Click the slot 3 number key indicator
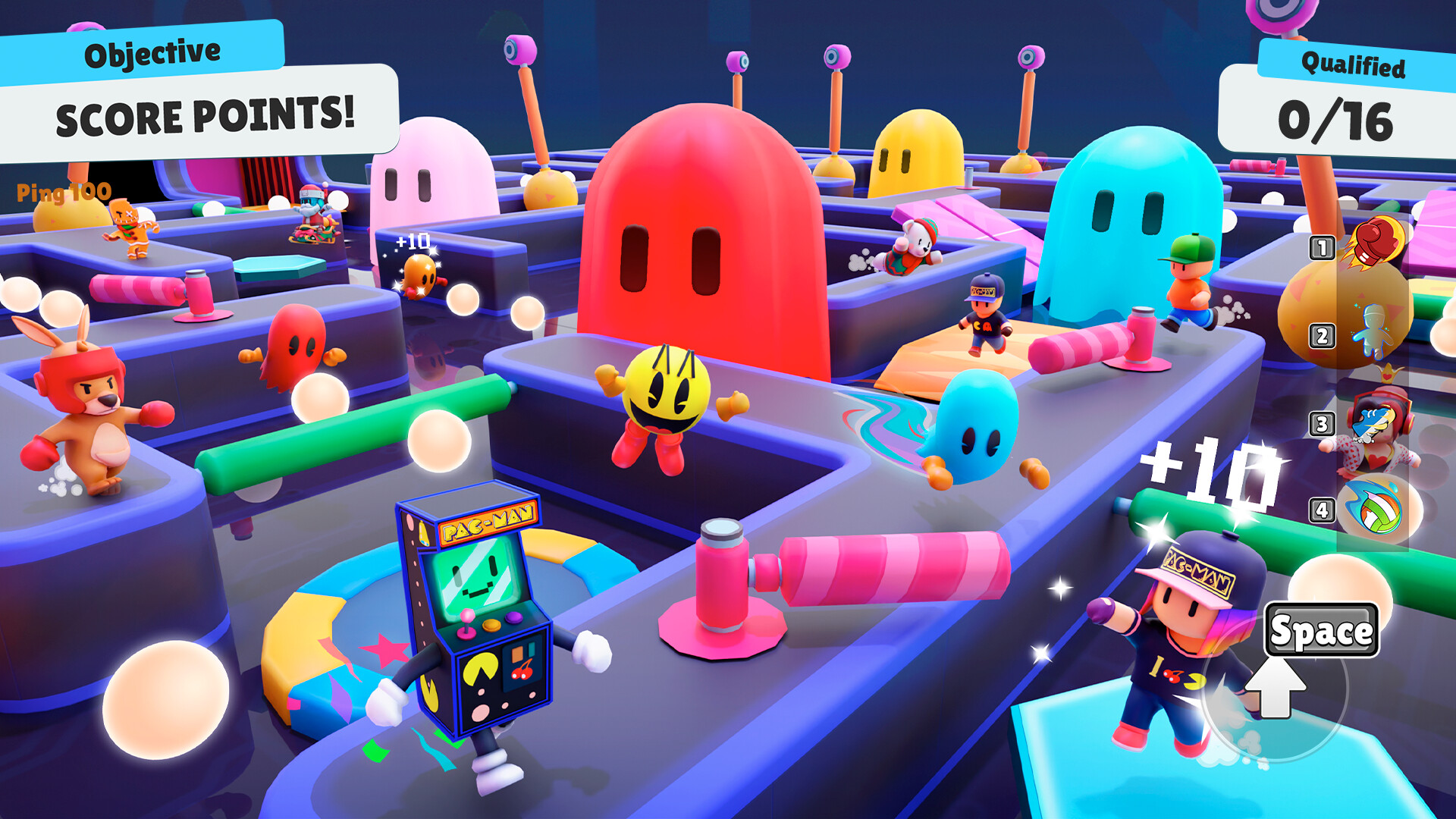Screen dimensions: 1456x819 (x=1322, y=422)
